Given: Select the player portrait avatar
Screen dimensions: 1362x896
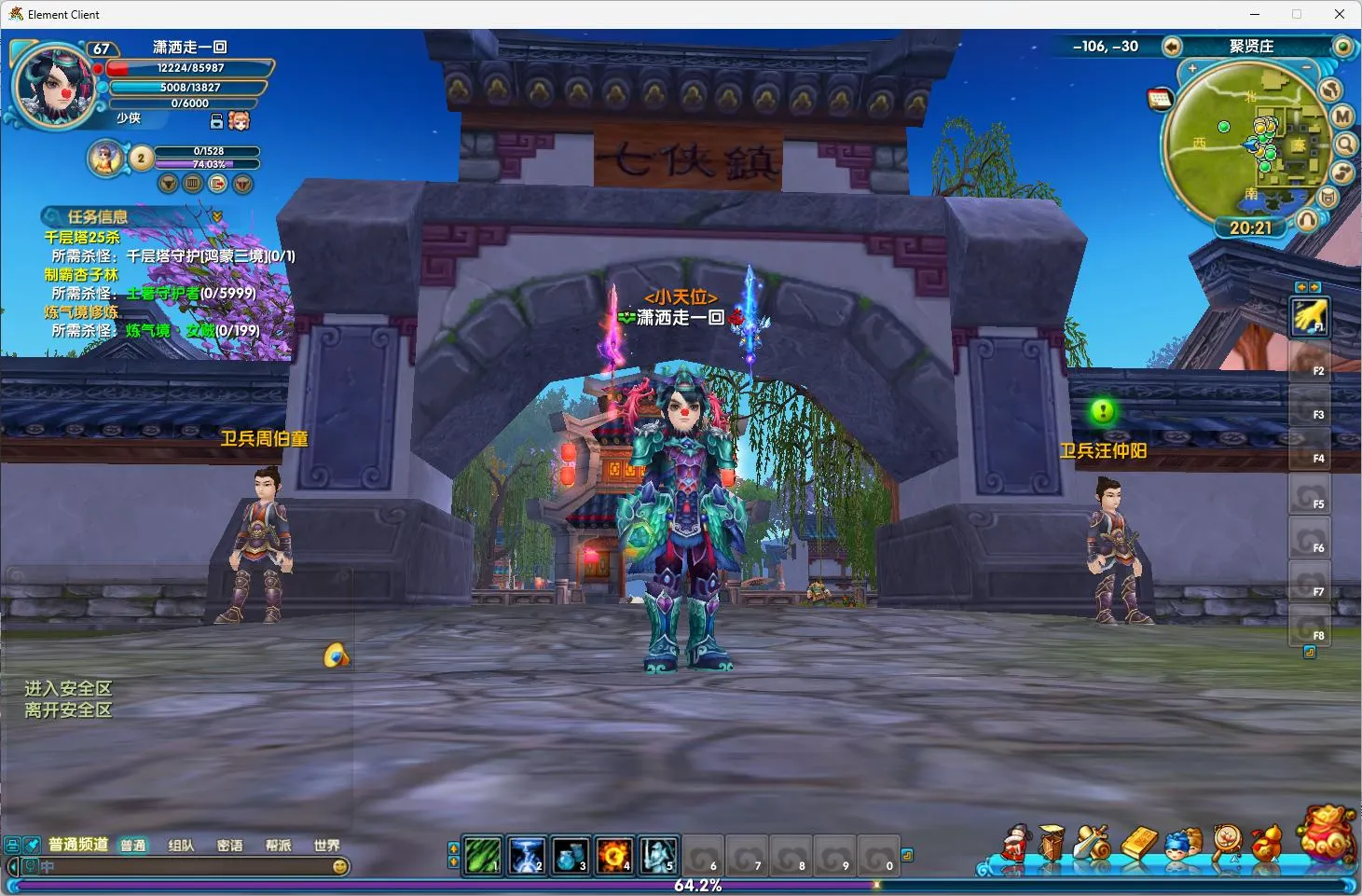Looking at the screenshot, I should [54, 86].
